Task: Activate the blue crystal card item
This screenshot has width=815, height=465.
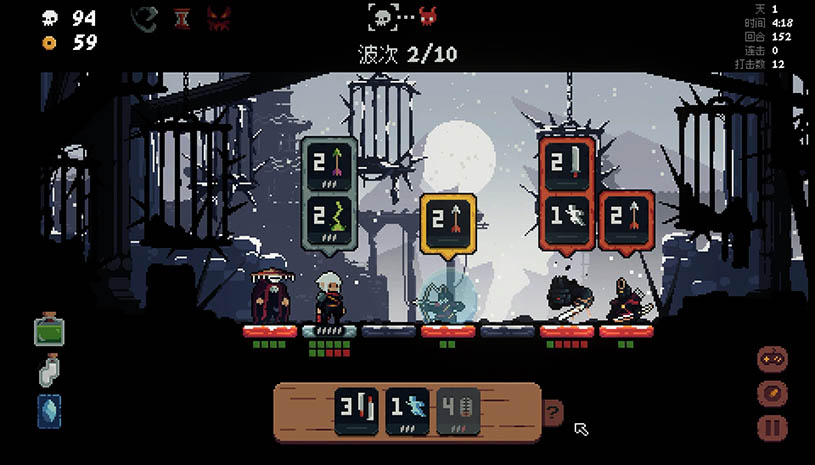Action: point(49,411)
